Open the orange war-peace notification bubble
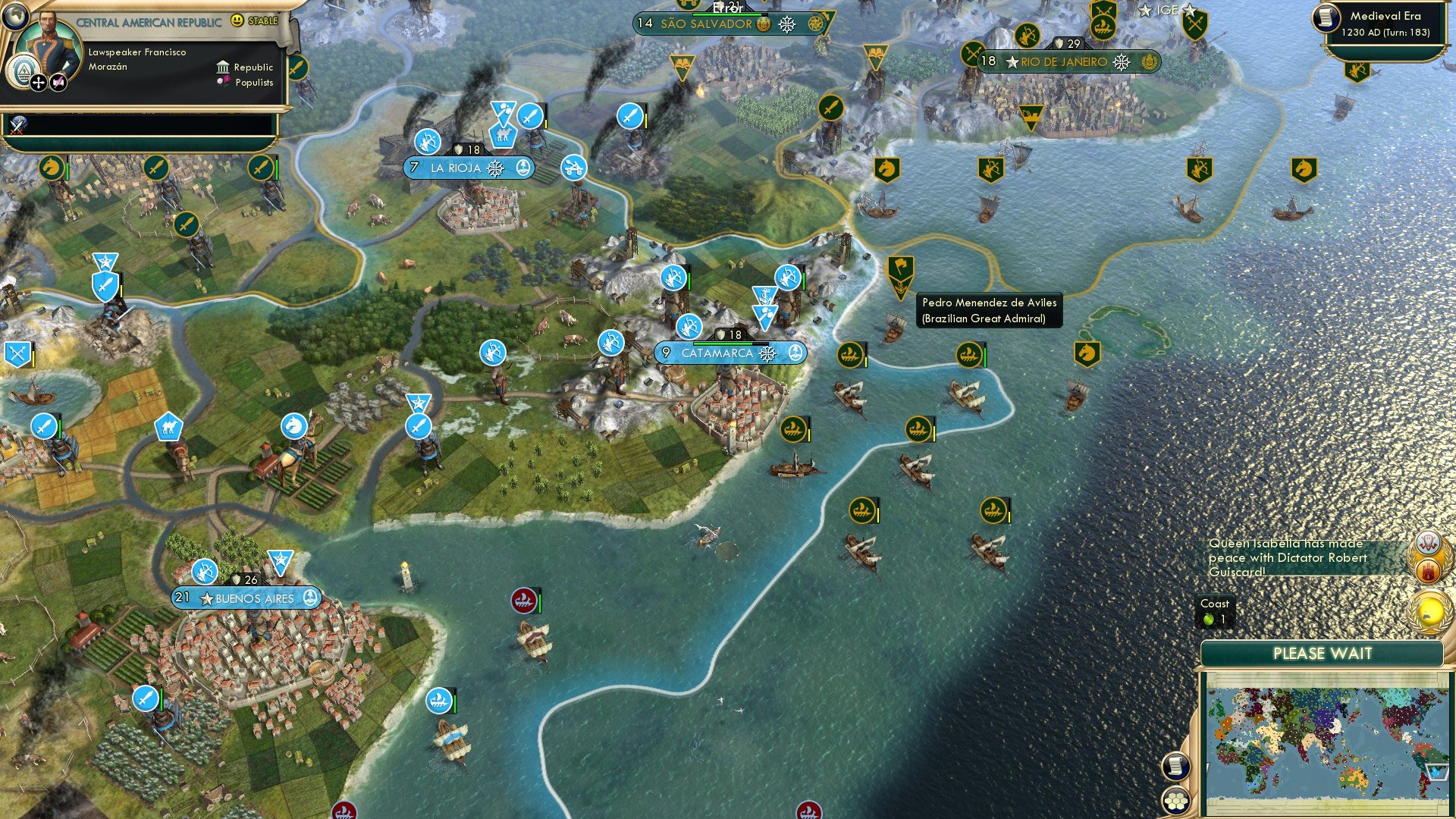This screenshot has height=819, width=1456. pyautogui.click(x=1427, y=565)
